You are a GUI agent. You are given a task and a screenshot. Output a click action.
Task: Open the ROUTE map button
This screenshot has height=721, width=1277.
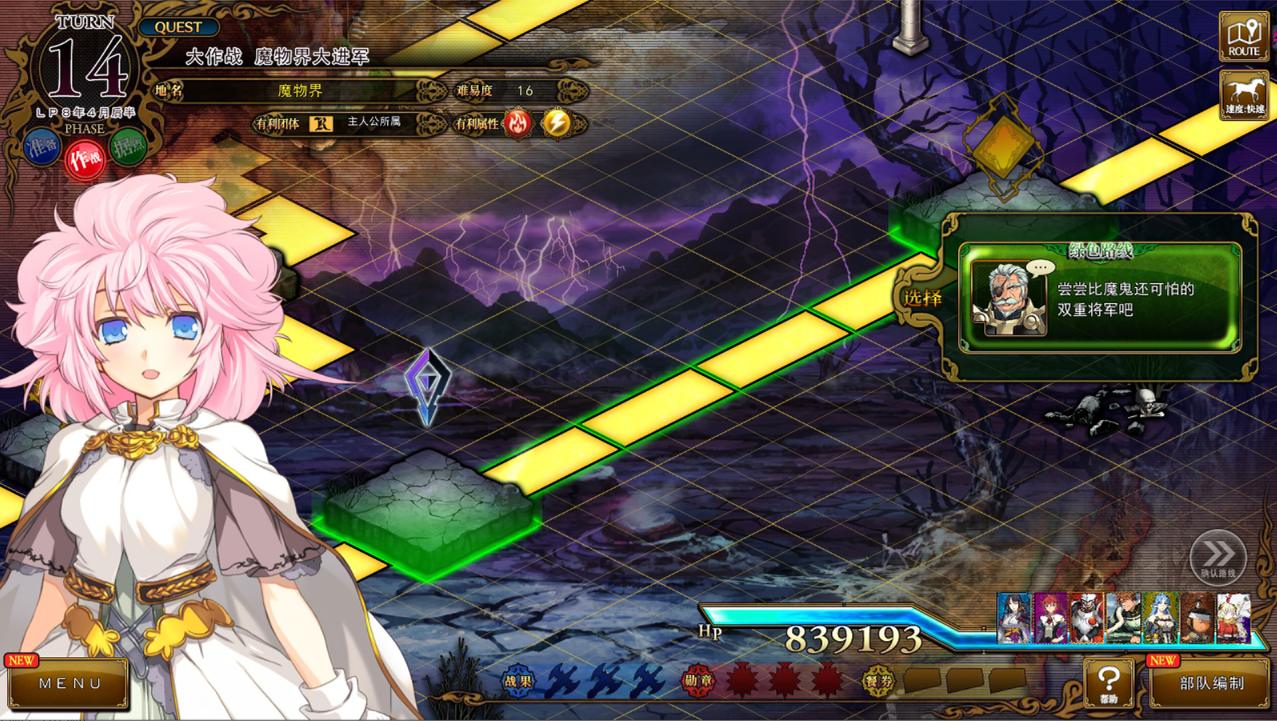point(1243,37)
